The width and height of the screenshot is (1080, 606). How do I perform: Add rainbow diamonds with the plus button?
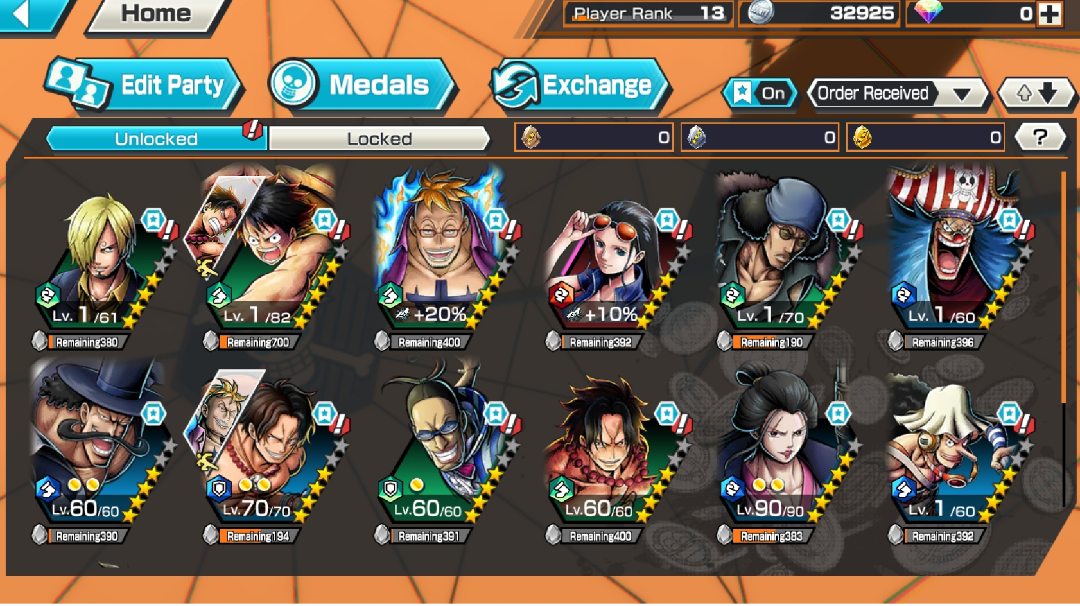click(1048, 14)
